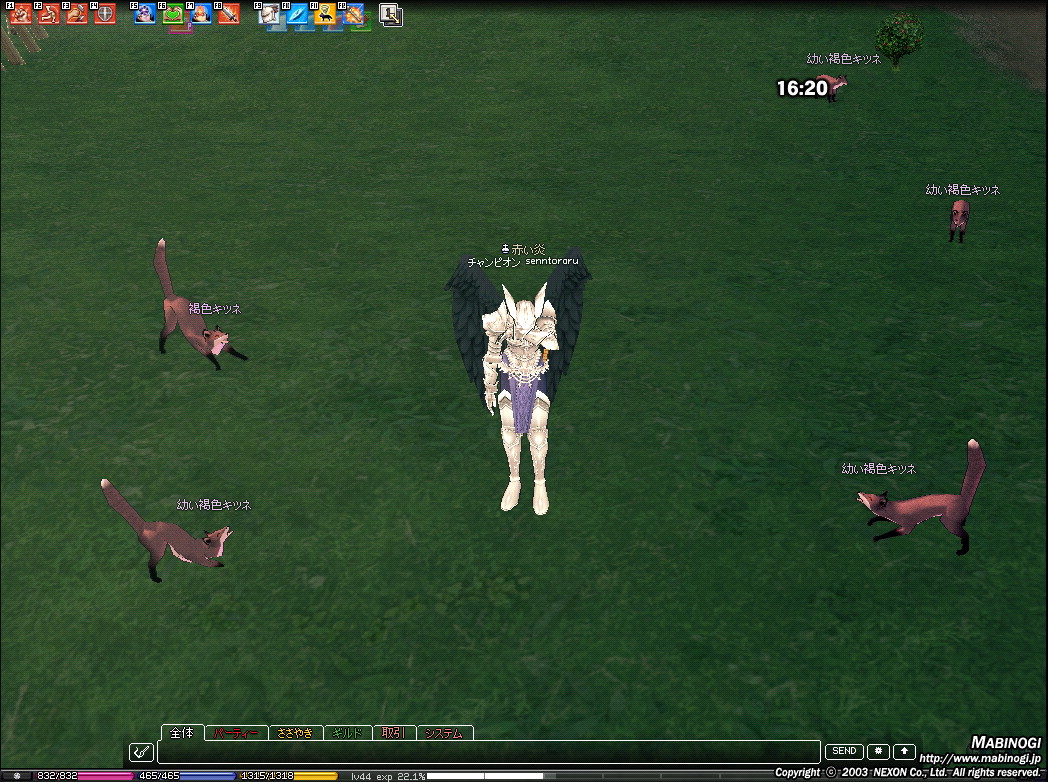1048x782 pixels.
Task: Open the chat options gear button
Action: [x=878, y=751]
